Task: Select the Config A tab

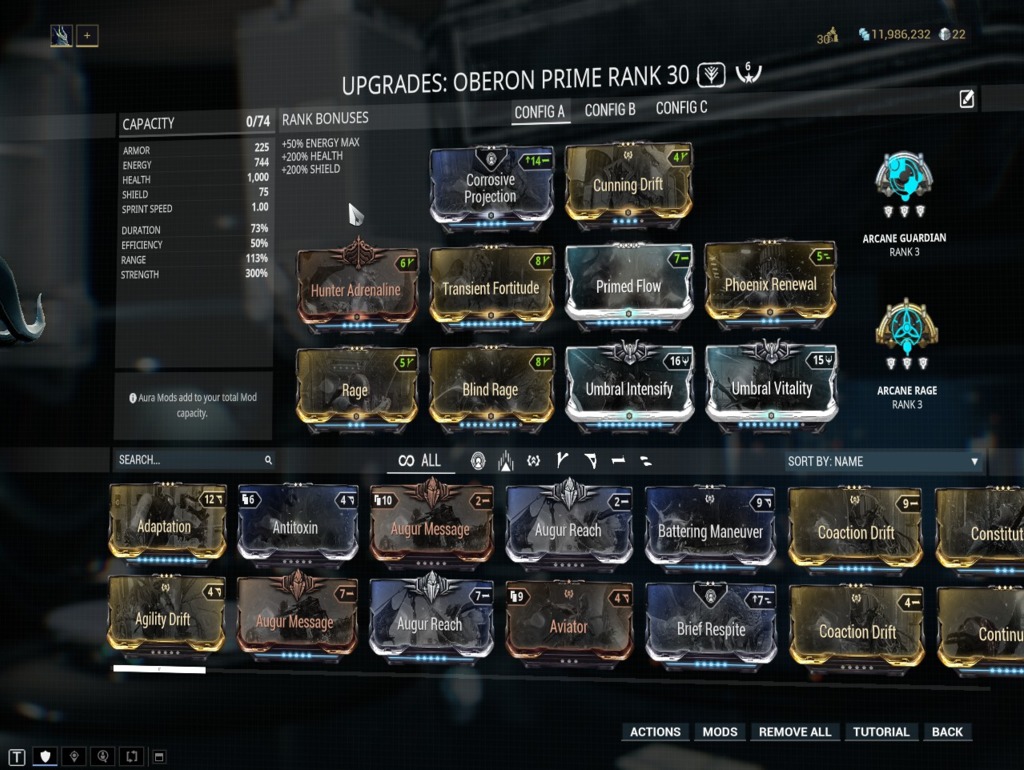Action: tap(540, 112)
